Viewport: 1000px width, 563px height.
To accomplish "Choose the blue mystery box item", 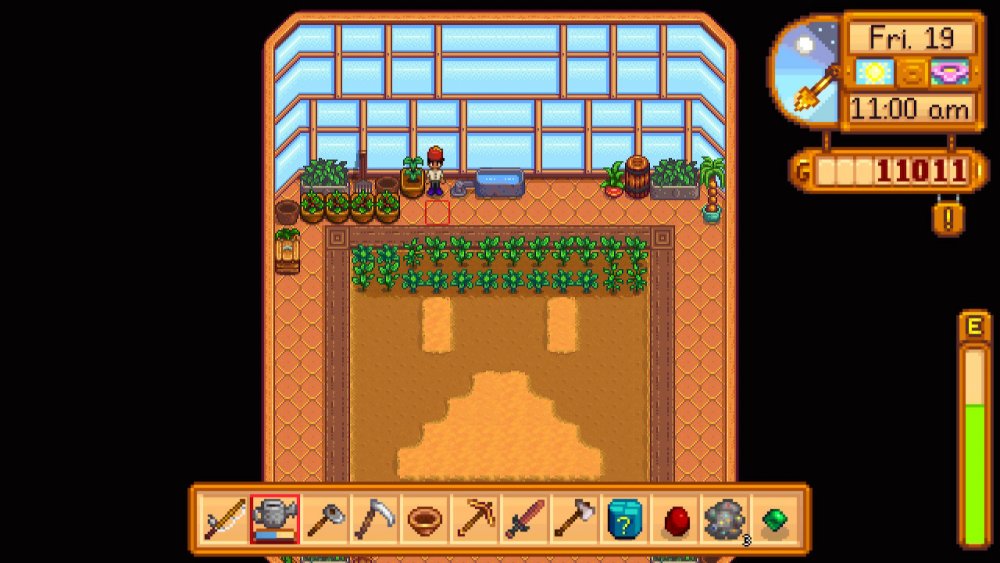I will [x=624, y=519].
